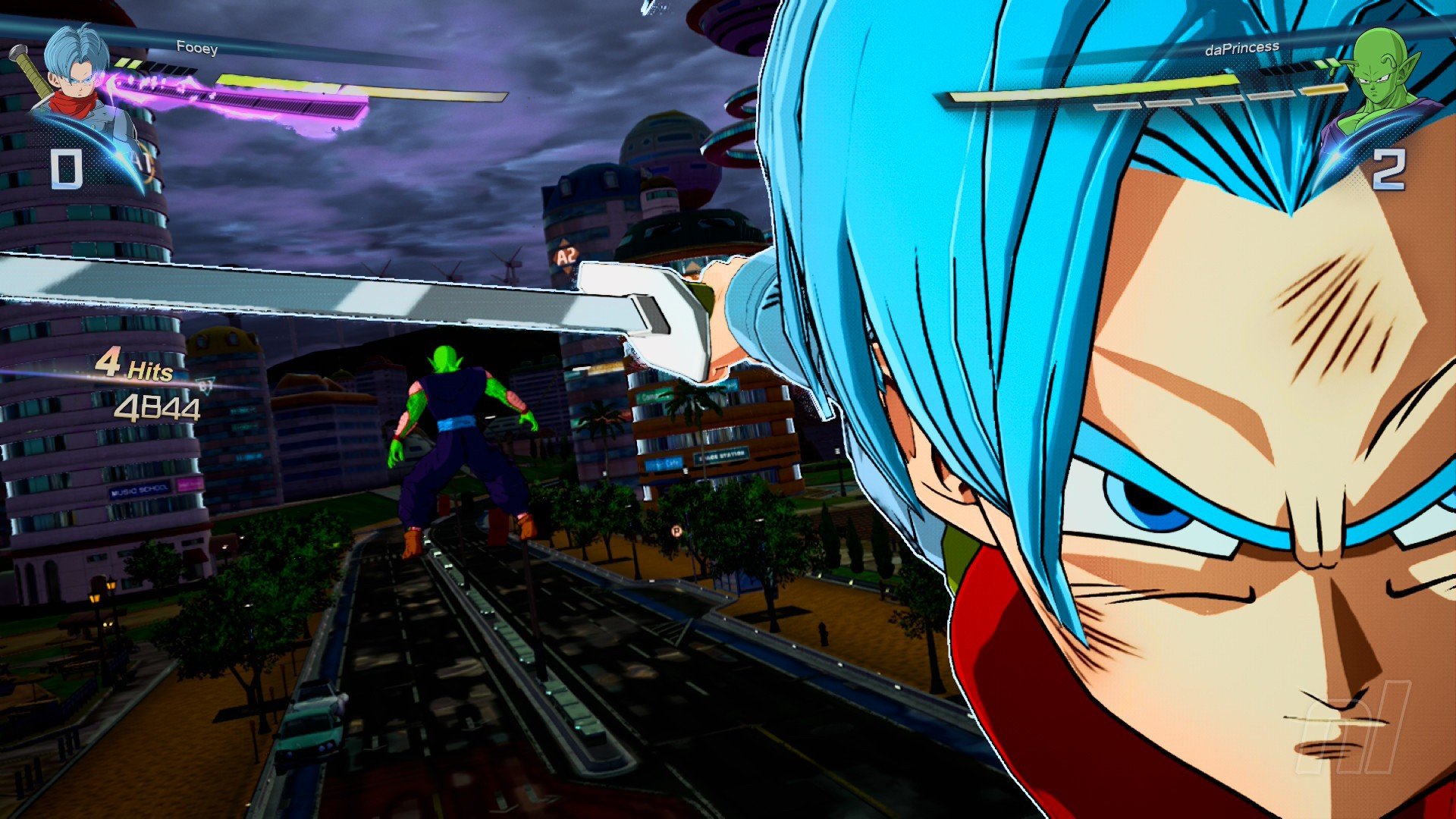Click the player name Fooey
The height and width of the screenshot is (819, 1456).
196,48
